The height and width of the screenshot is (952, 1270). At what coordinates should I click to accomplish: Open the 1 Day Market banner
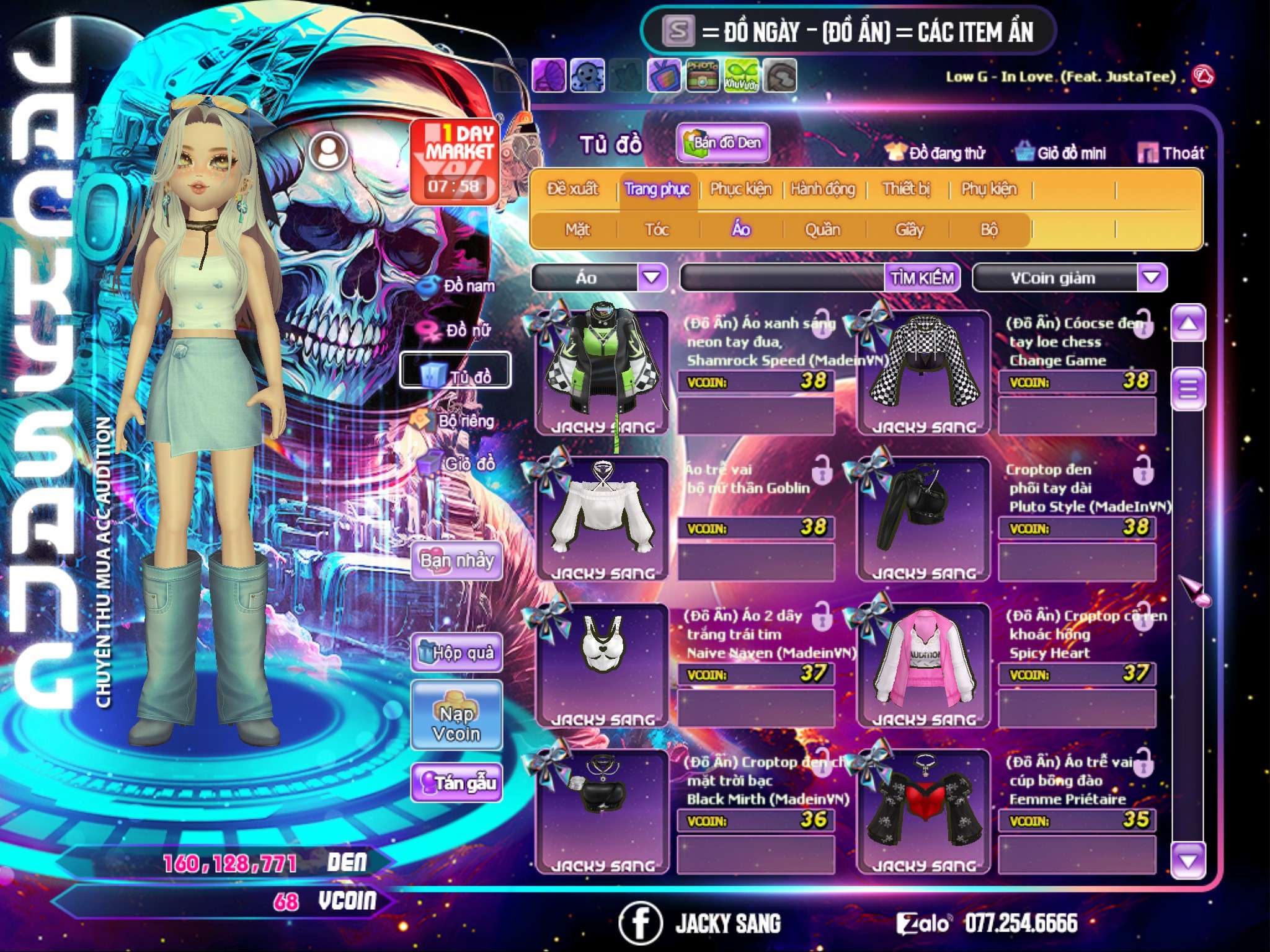(x=455, y=161)
